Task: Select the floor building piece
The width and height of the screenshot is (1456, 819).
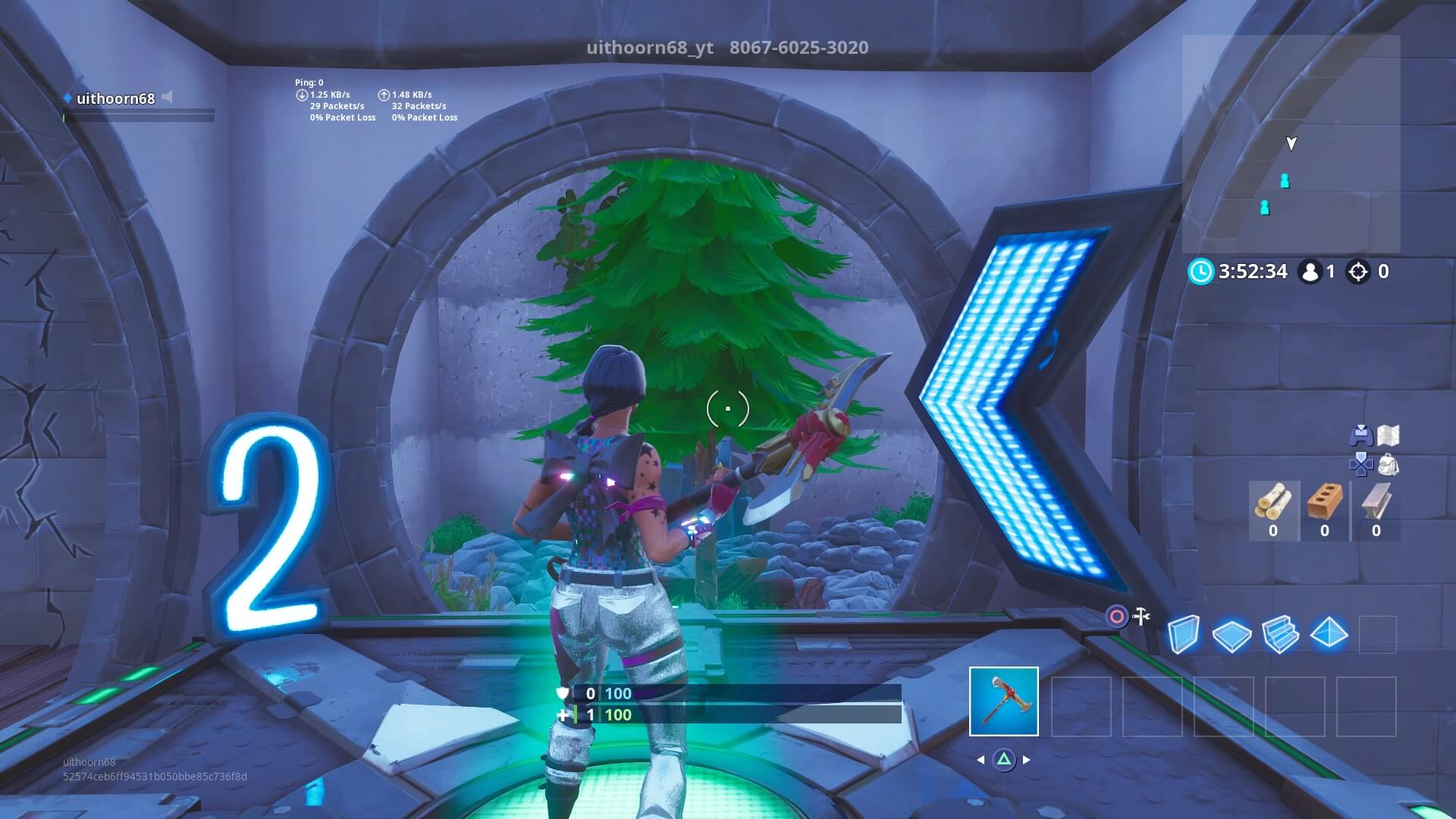Action: pyautogui.click(x=1232, y=635)
